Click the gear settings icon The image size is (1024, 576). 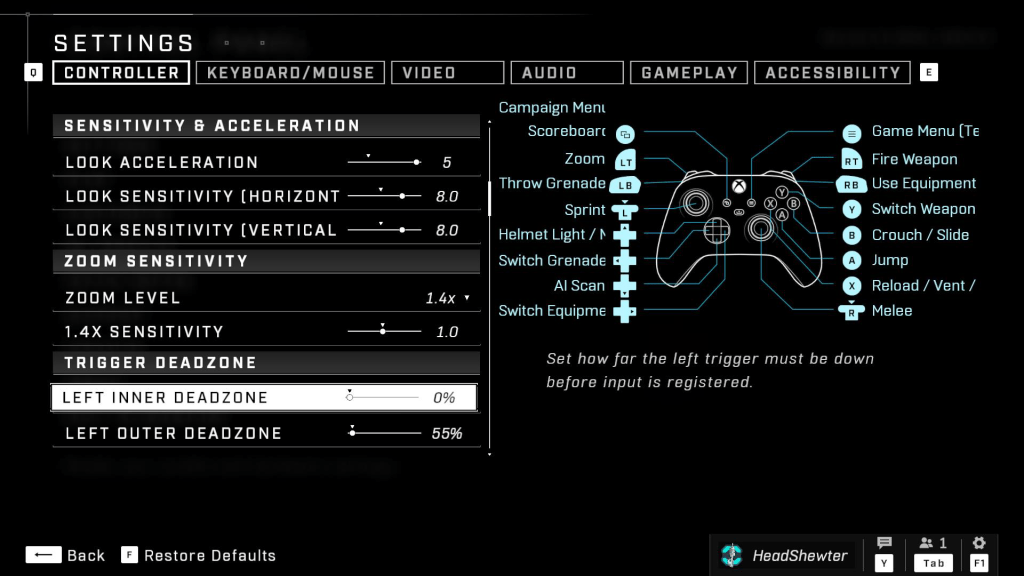(x=979, y=543)
